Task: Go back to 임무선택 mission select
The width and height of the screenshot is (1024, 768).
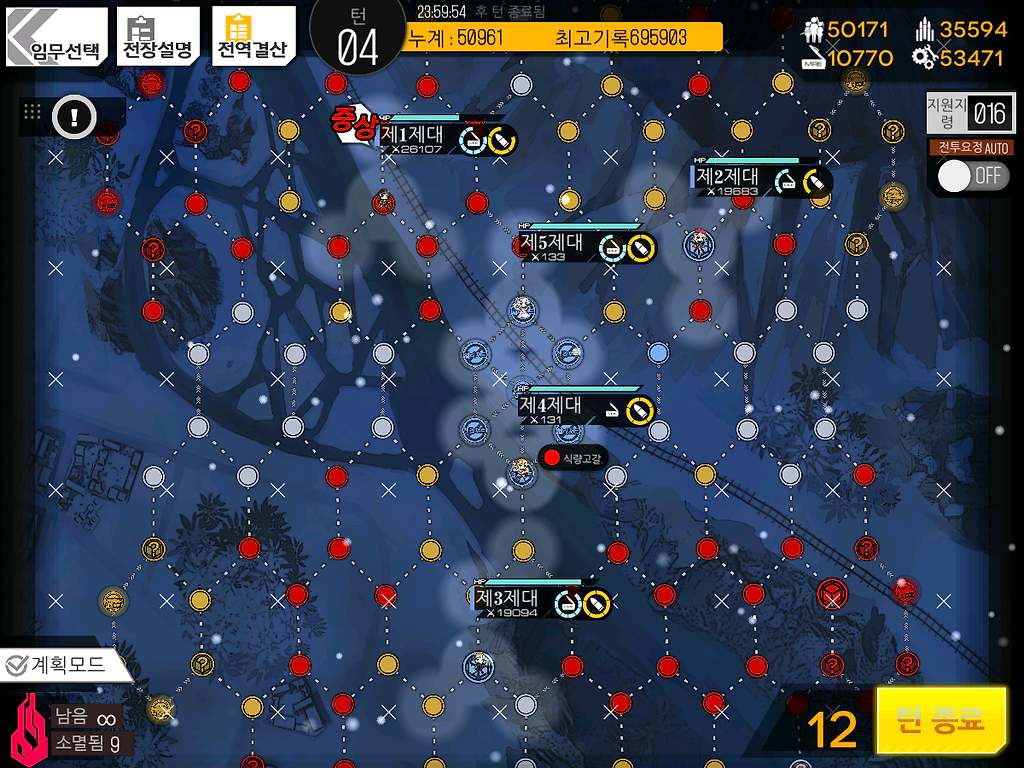Action: click(x=56, y=38)
